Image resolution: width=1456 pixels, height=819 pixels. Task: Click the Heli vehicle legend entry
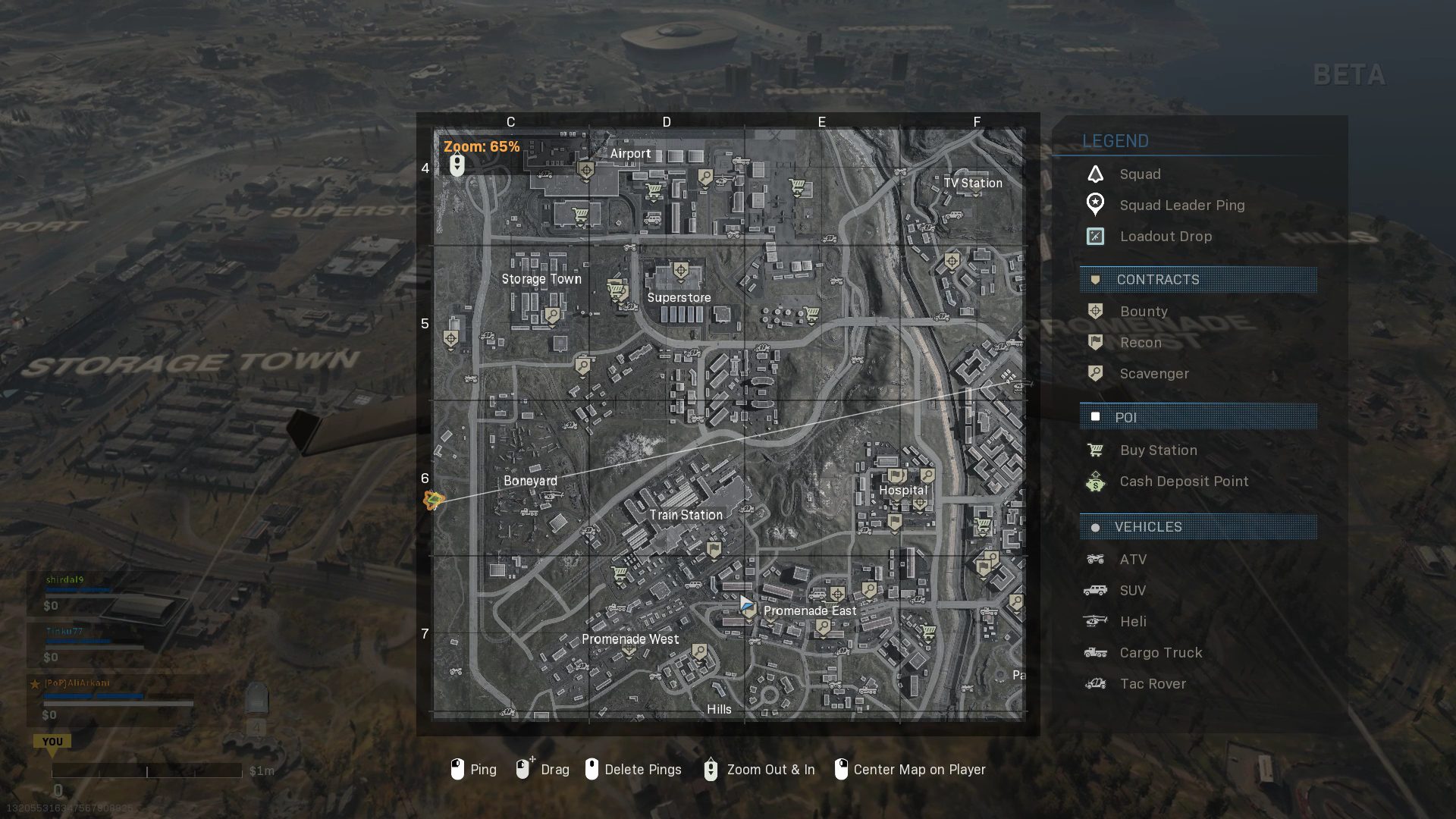[1133, 622]
